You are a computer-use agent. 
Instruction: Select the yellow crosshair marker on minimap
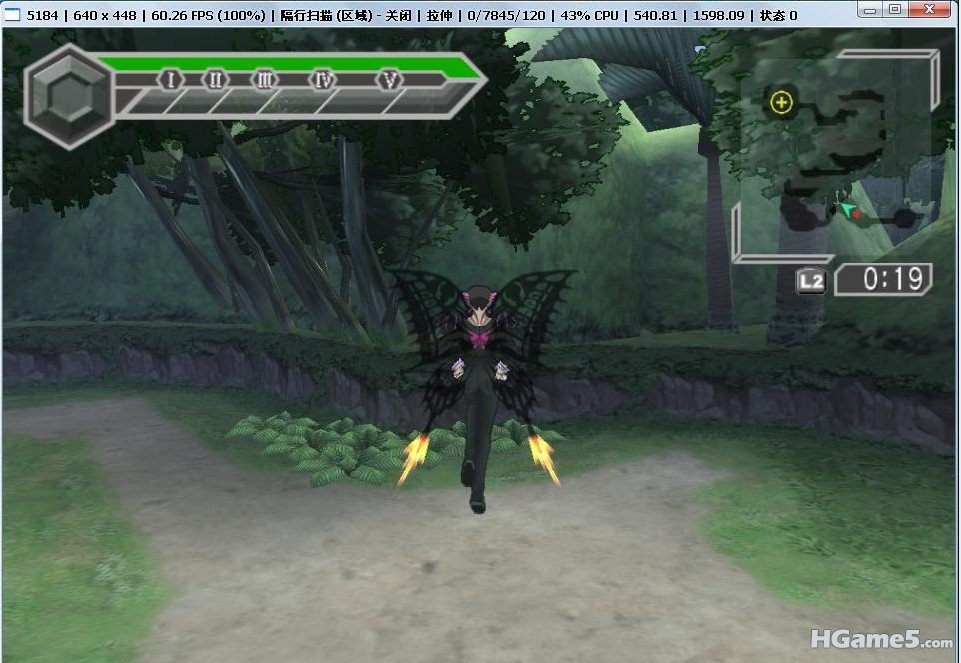pyautogui.click(x=782, y=102)
